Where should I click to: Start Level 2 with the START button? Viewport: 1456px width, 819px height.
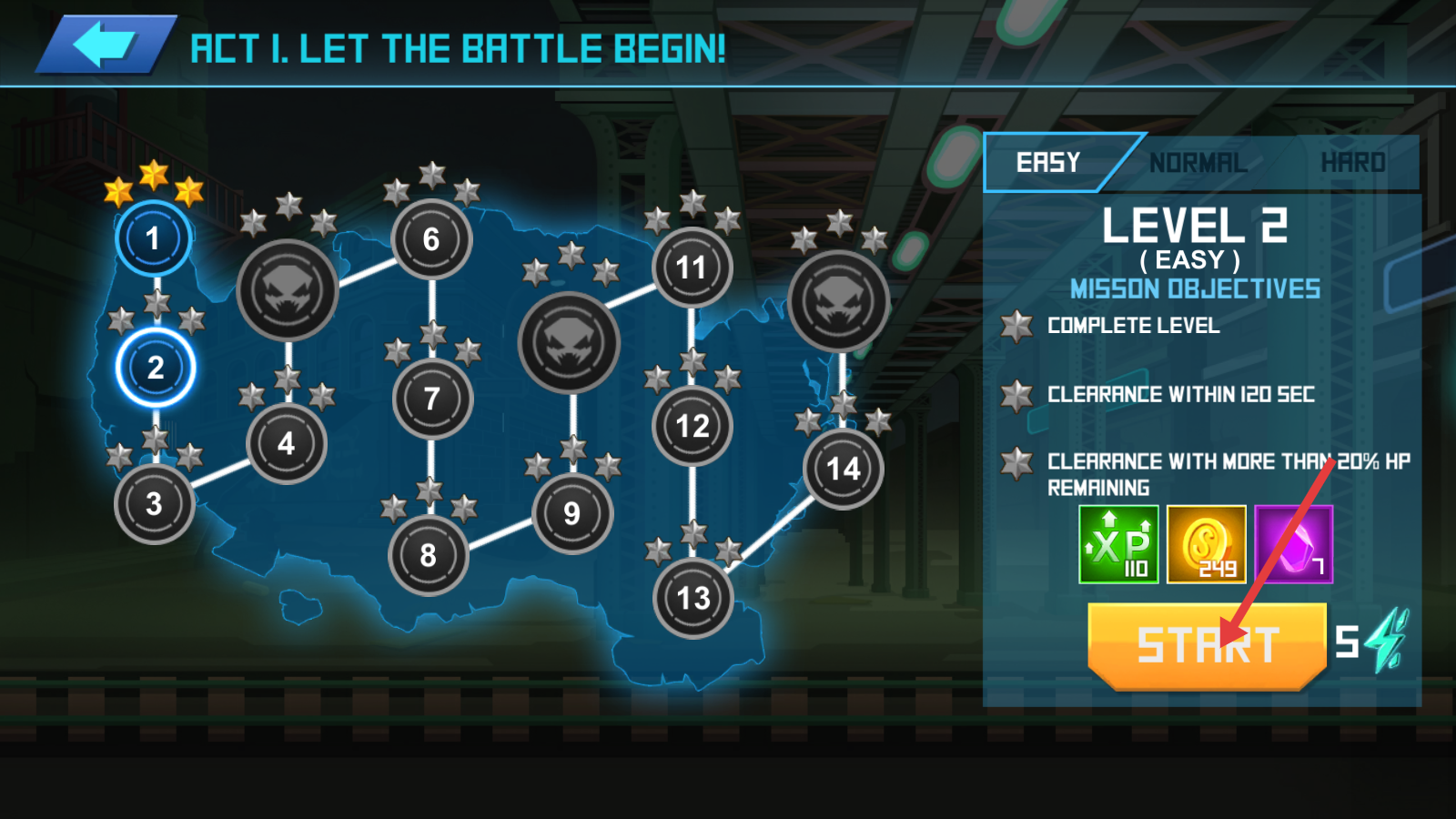(x=1207, y=645)
